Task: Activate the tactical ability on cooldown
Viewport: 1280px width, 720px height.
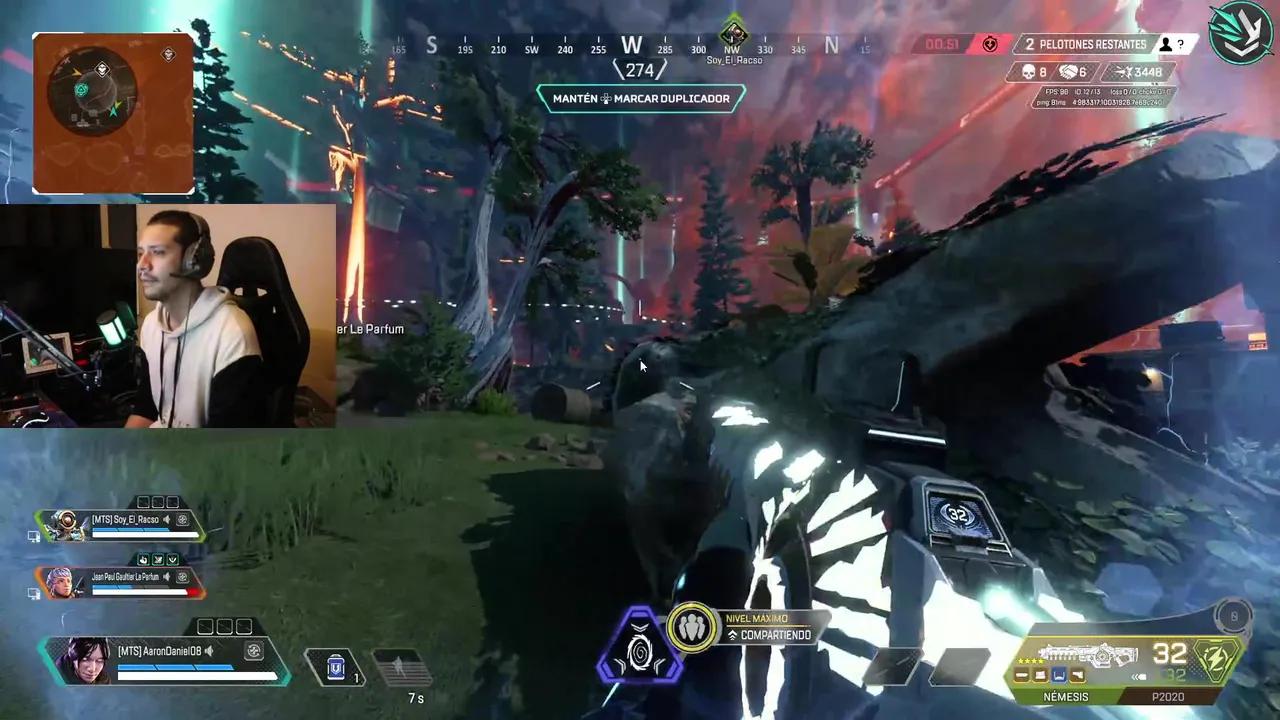Action: [402, 667]
